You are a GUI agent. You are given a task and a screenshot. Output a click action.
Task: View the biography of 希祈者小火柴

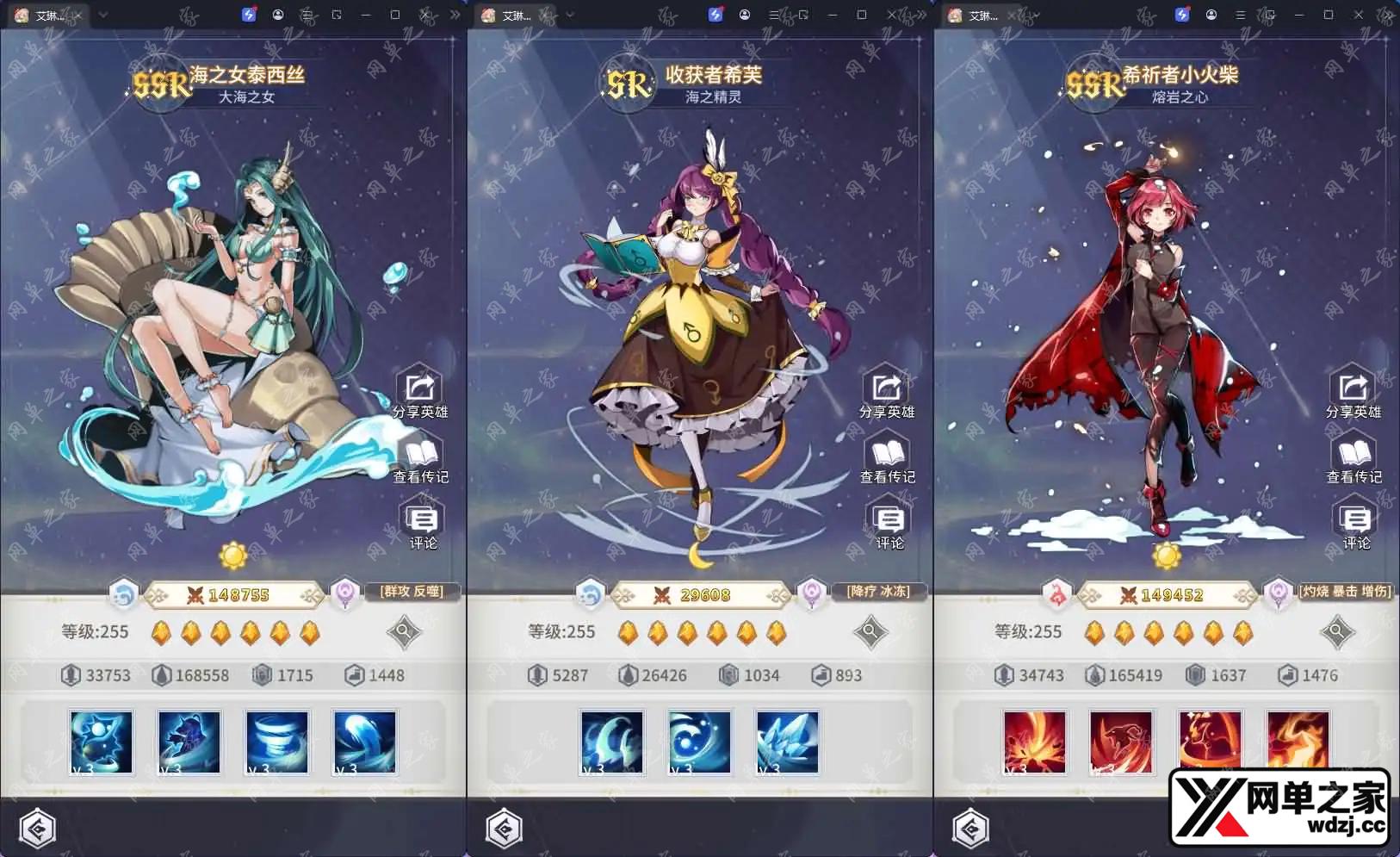pos(1354,459)
